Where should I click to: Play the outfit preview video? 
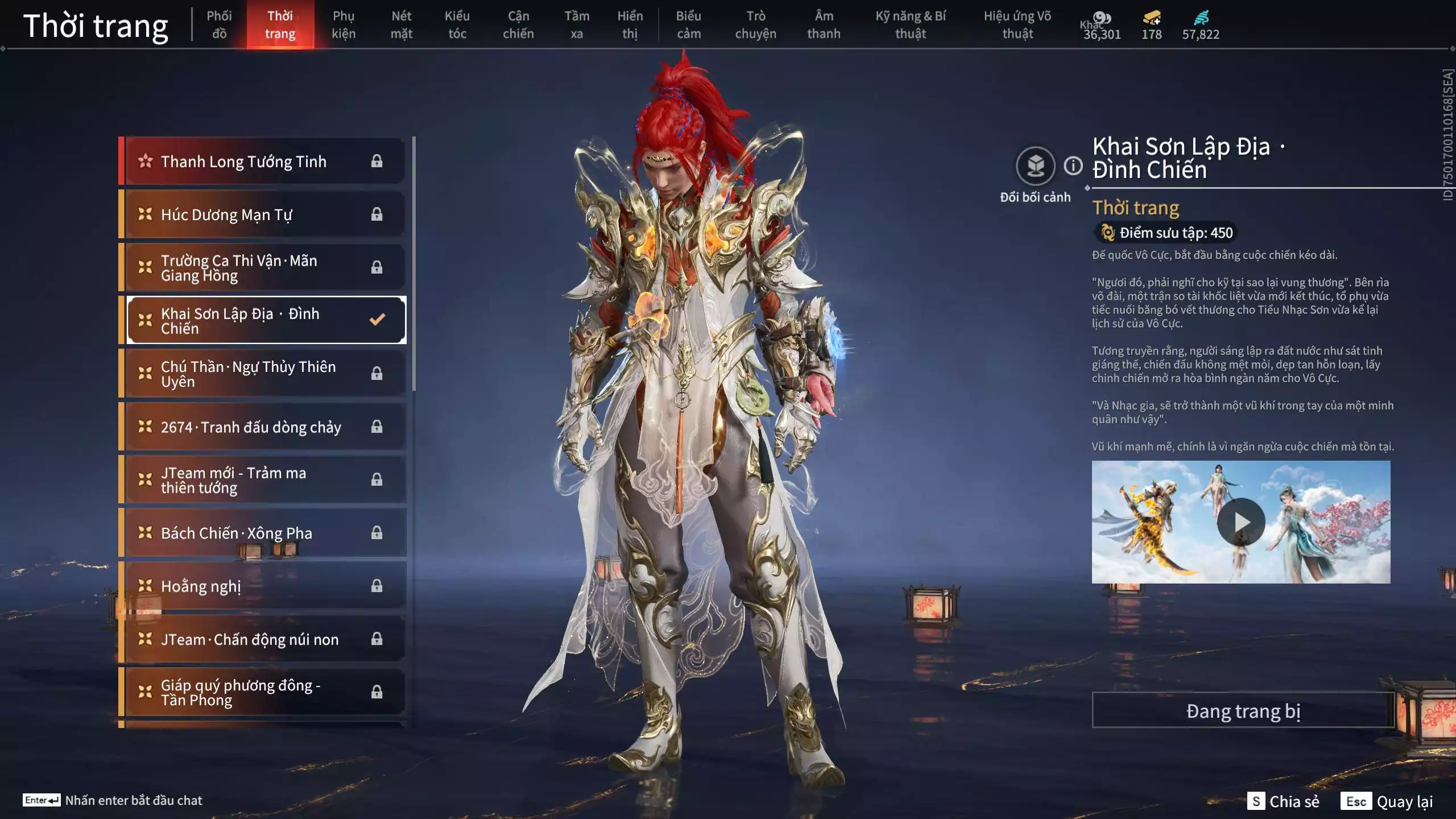(1240, 522)
